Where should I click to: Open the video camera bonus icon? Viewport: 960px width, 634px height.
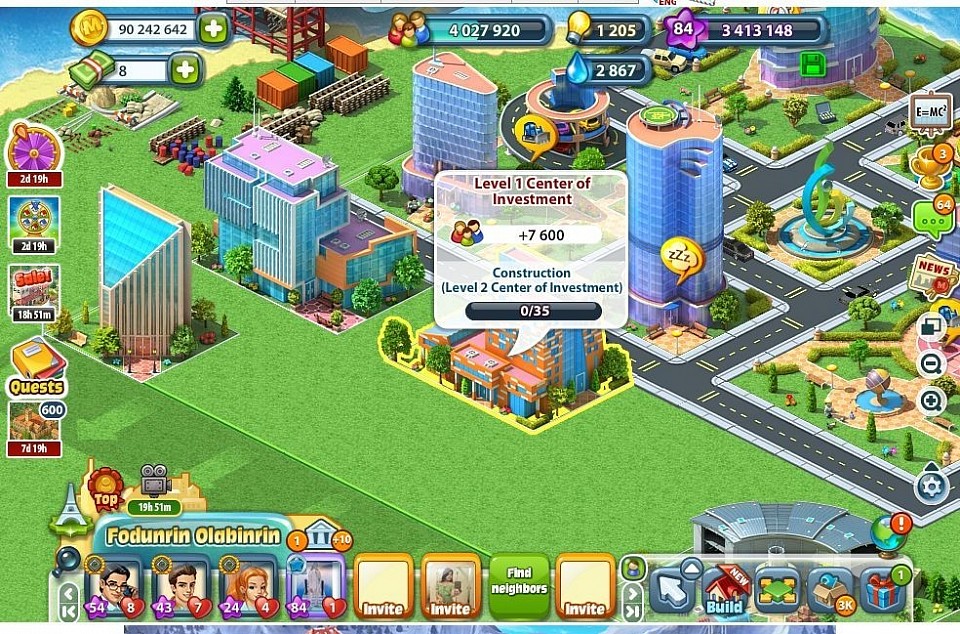point(154,481)
